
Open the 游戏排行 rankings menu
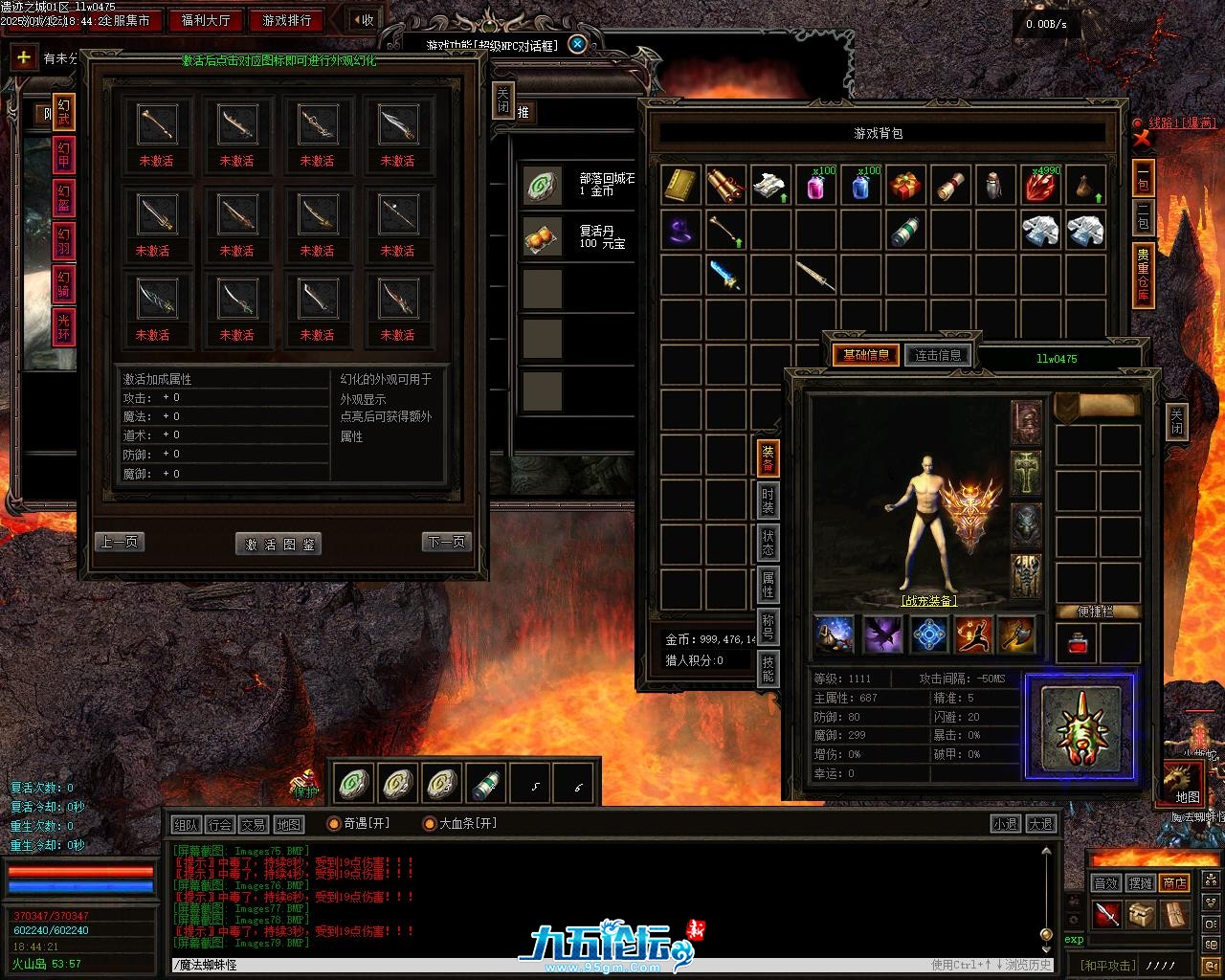tap(287, 20)
